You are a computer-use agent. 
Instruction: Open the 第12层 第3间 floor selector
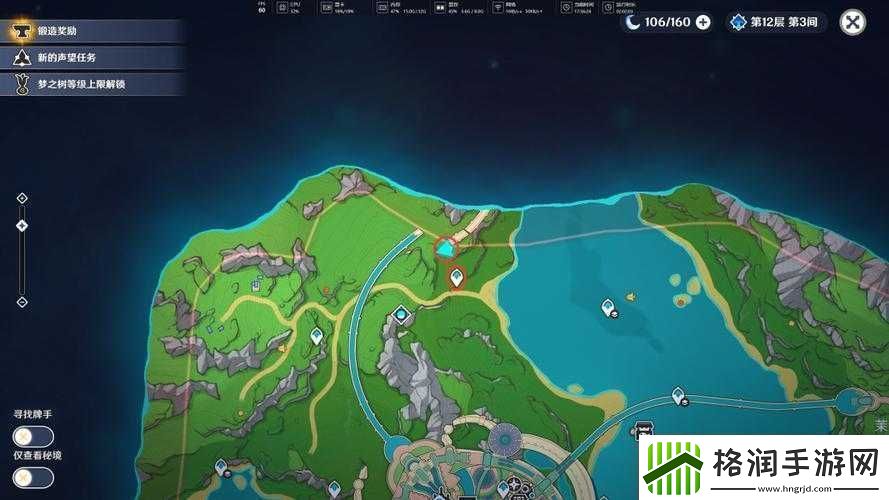point(777,22)
